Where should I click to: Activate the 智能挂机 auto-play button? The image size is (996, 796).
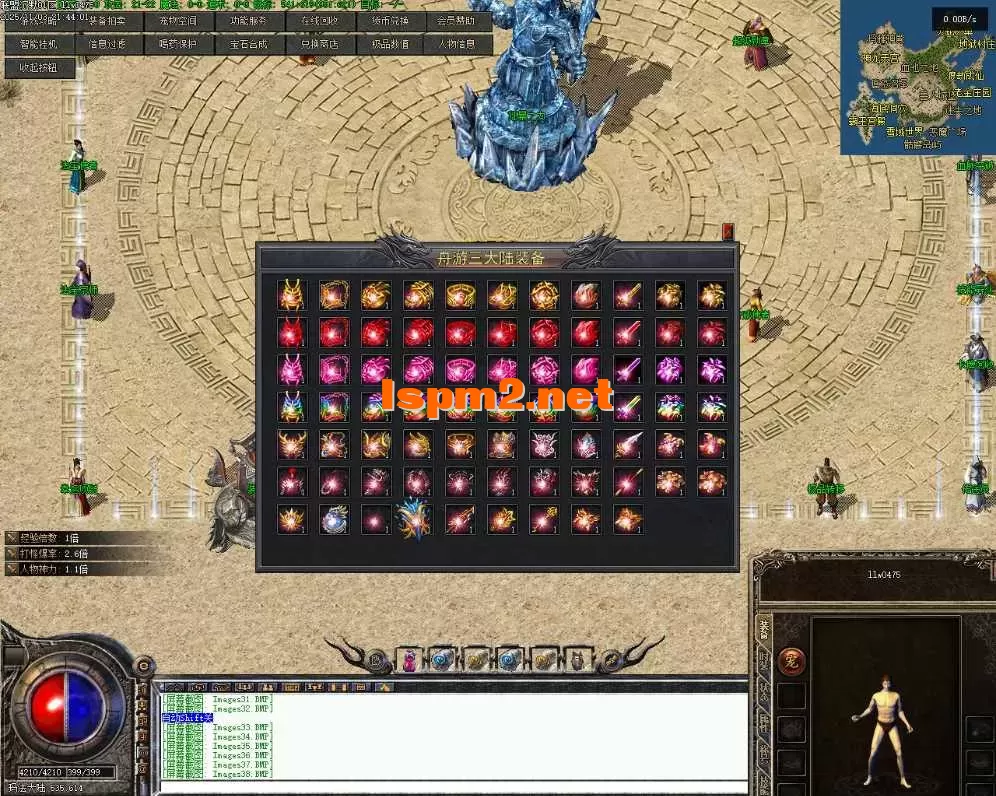coord(38,44)
